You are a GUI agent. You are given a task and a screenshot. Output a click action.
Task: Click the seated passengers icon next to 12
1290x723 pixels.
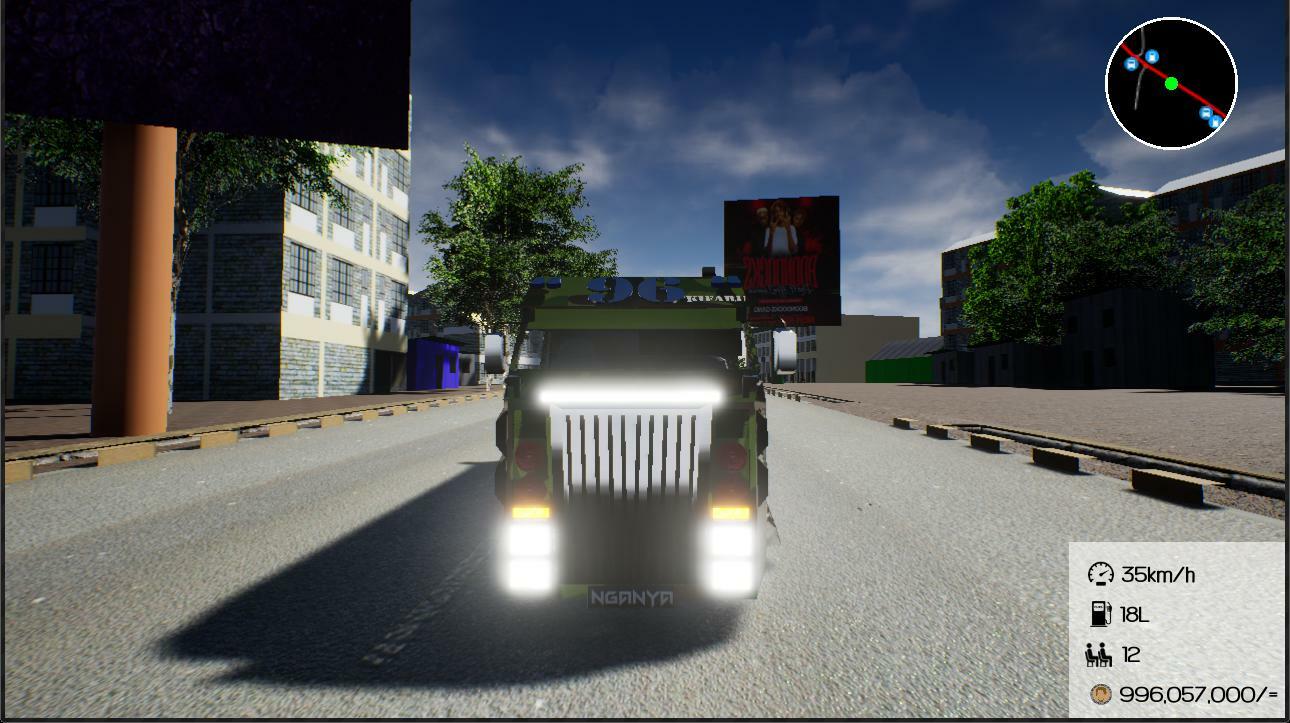[x=1101, y=655]
